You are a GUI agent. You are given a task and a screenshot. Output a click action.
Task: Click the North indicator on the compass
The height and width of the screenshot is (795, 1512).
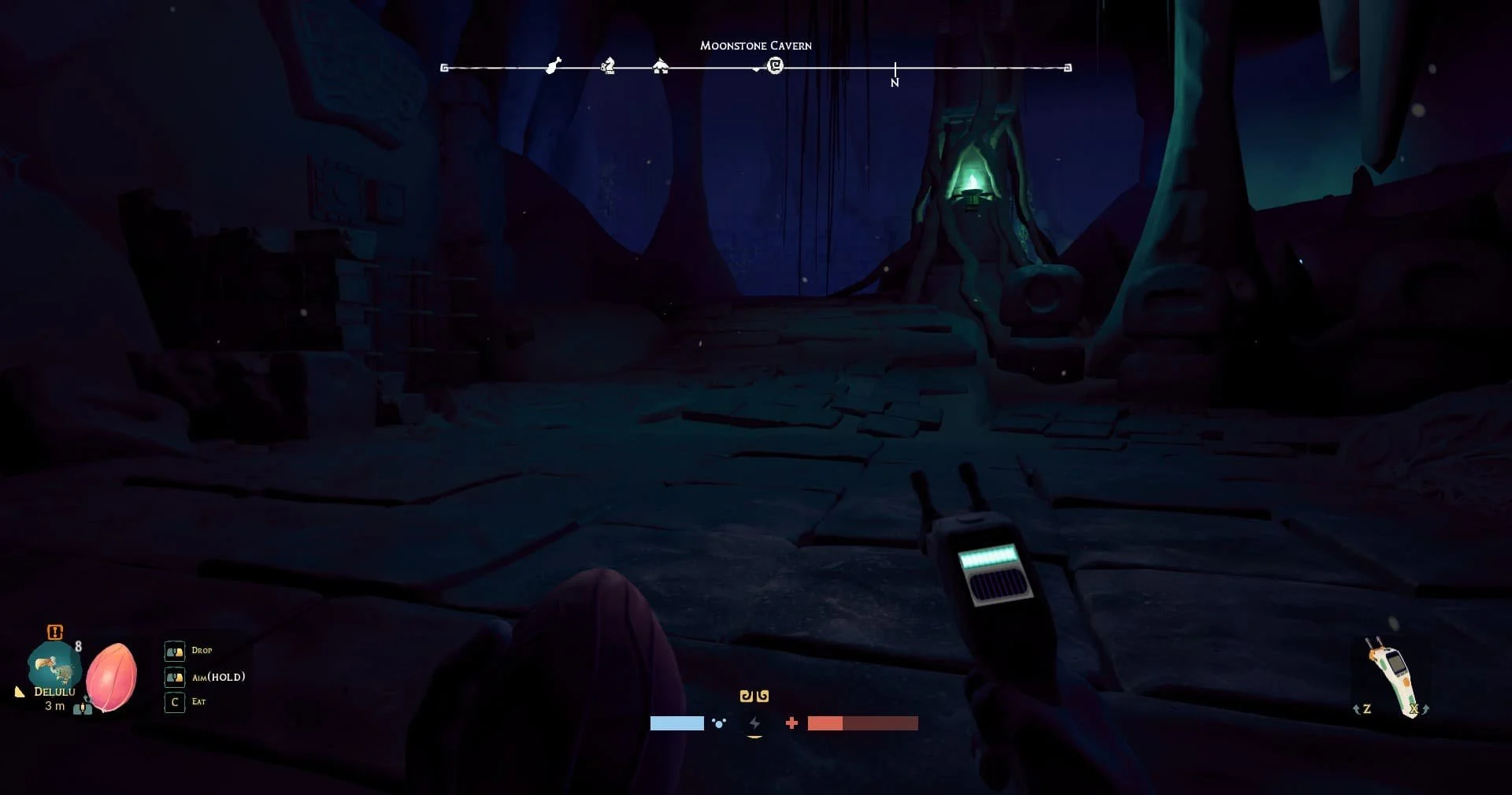click(895, 82)
